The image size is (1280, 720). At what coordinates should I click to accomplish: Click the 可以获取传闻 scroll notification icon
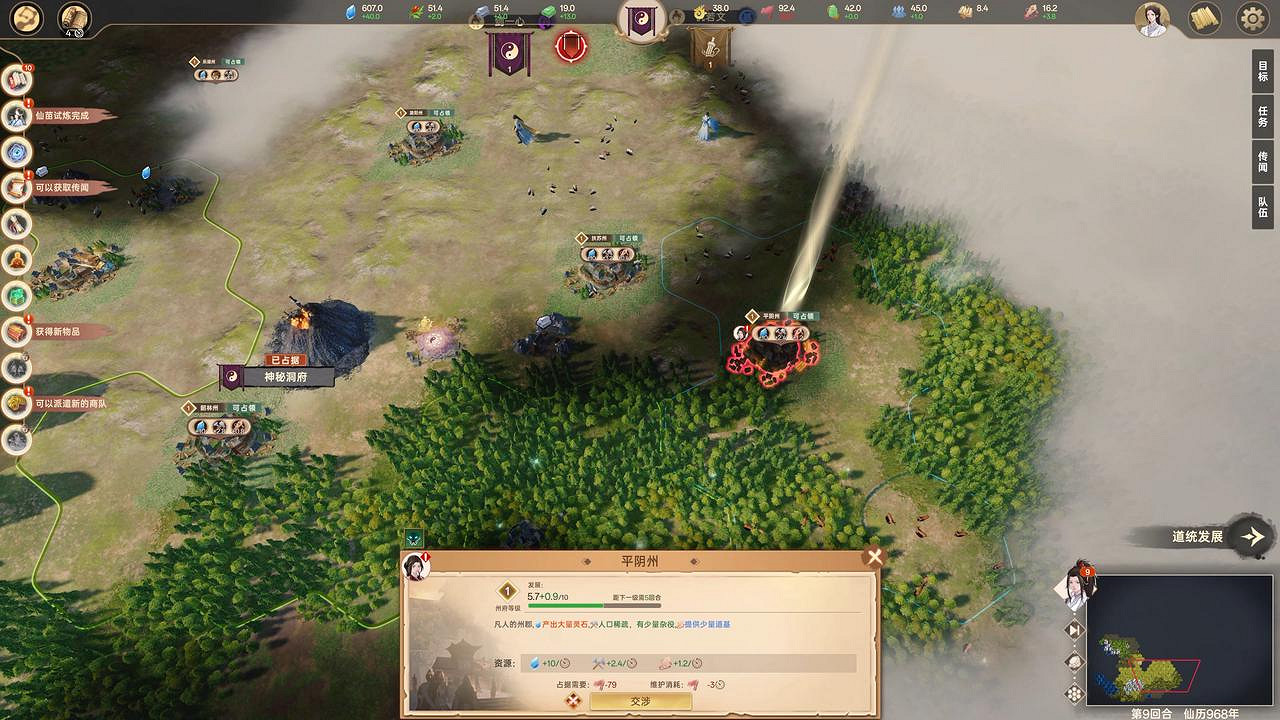pyautogui.click(x=16, y=187)
